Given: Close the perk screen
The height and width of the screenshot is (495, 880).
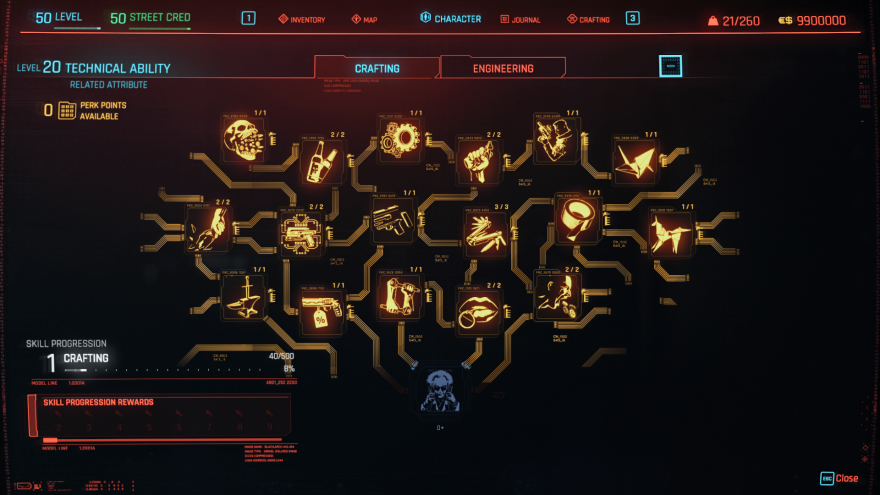Looking at the screenshot, I should [x=839, y=478].
